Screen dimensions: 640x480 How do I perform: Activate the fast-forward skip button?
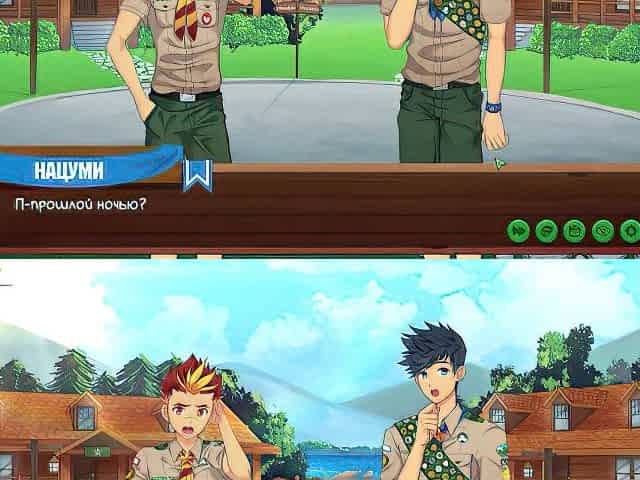click(519, 230)
